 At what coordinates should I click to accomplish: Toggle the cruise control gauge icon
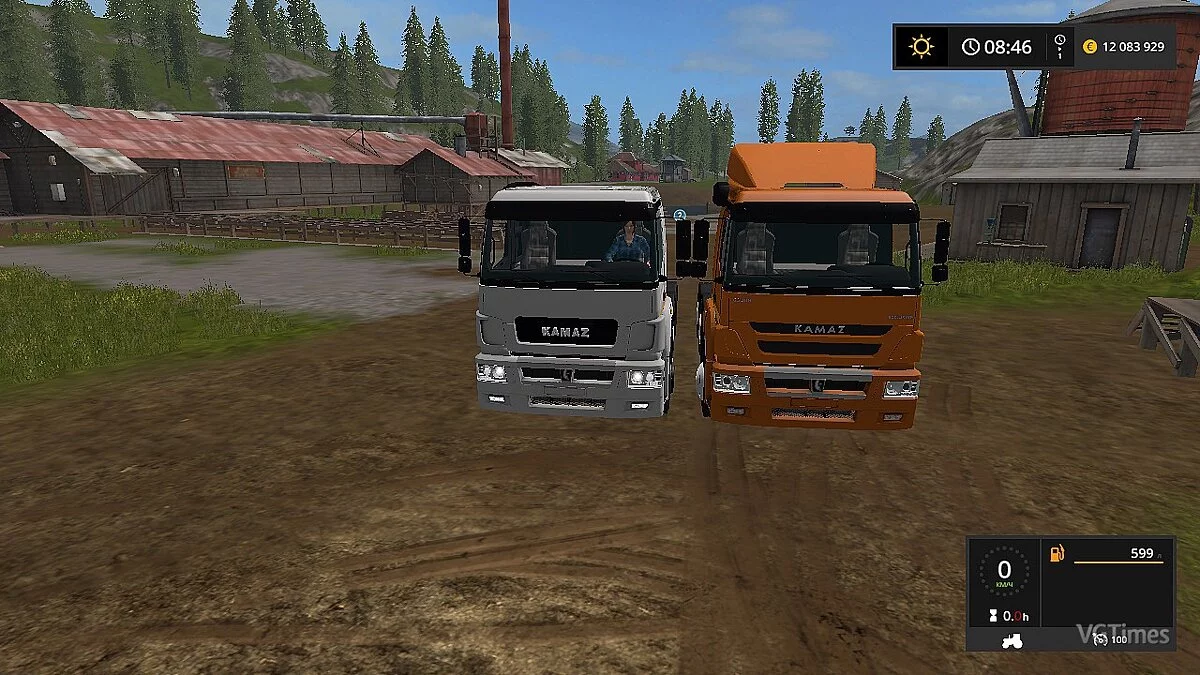point(1101,639)
